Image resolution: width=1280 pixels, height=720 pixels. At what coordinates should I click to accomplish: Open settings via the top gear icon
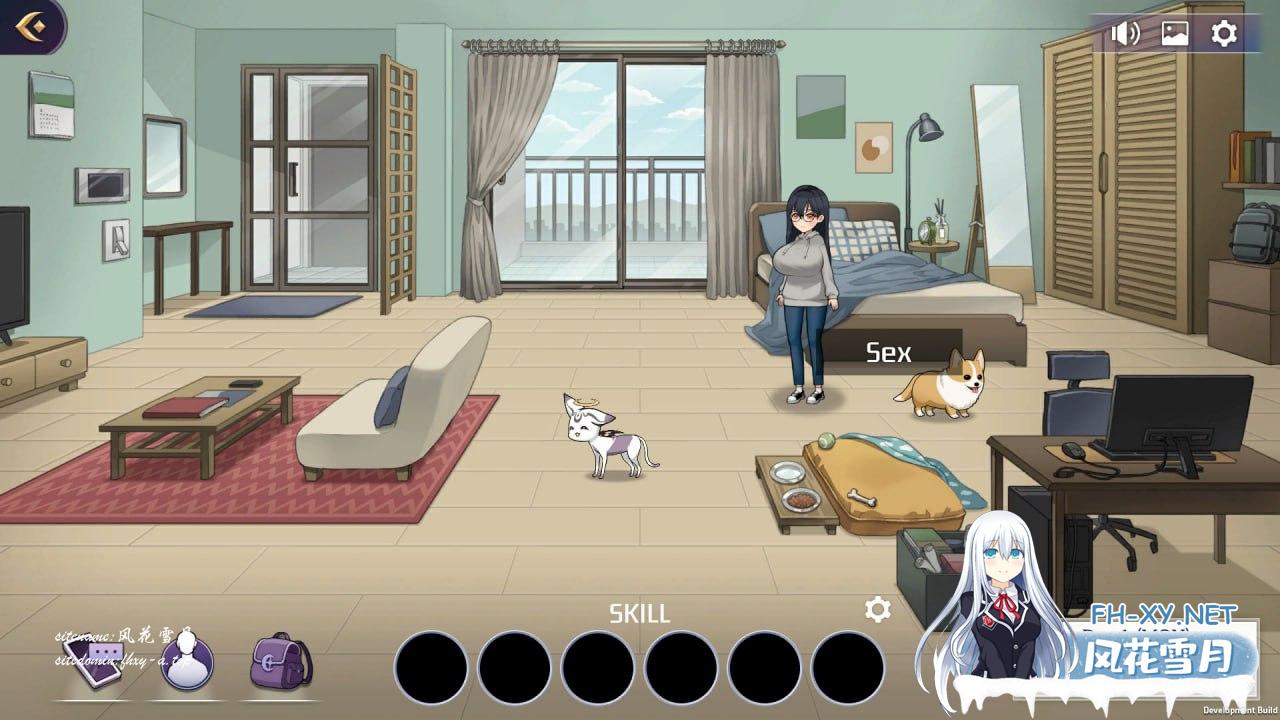[x=1224, y=34]
